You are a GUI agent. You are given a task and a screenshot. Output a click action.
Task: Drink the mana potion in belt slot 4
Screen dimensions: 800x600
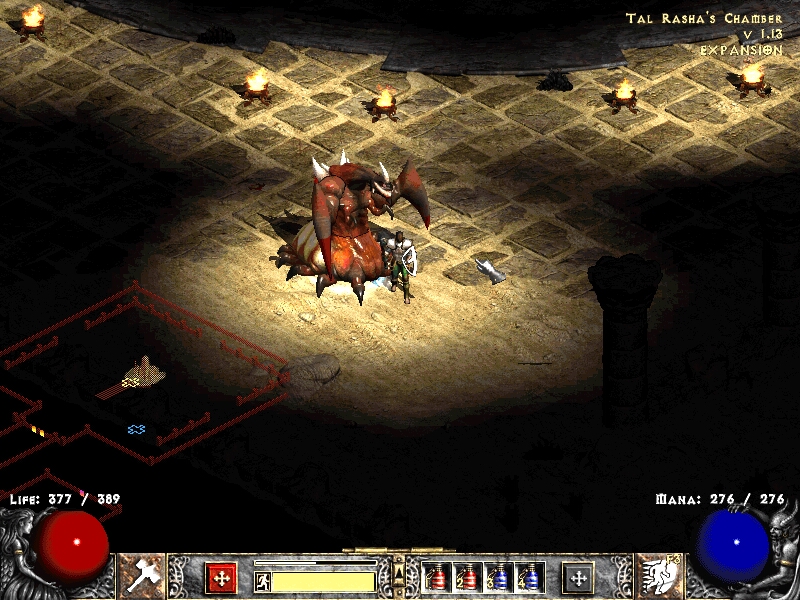[531, 577]
